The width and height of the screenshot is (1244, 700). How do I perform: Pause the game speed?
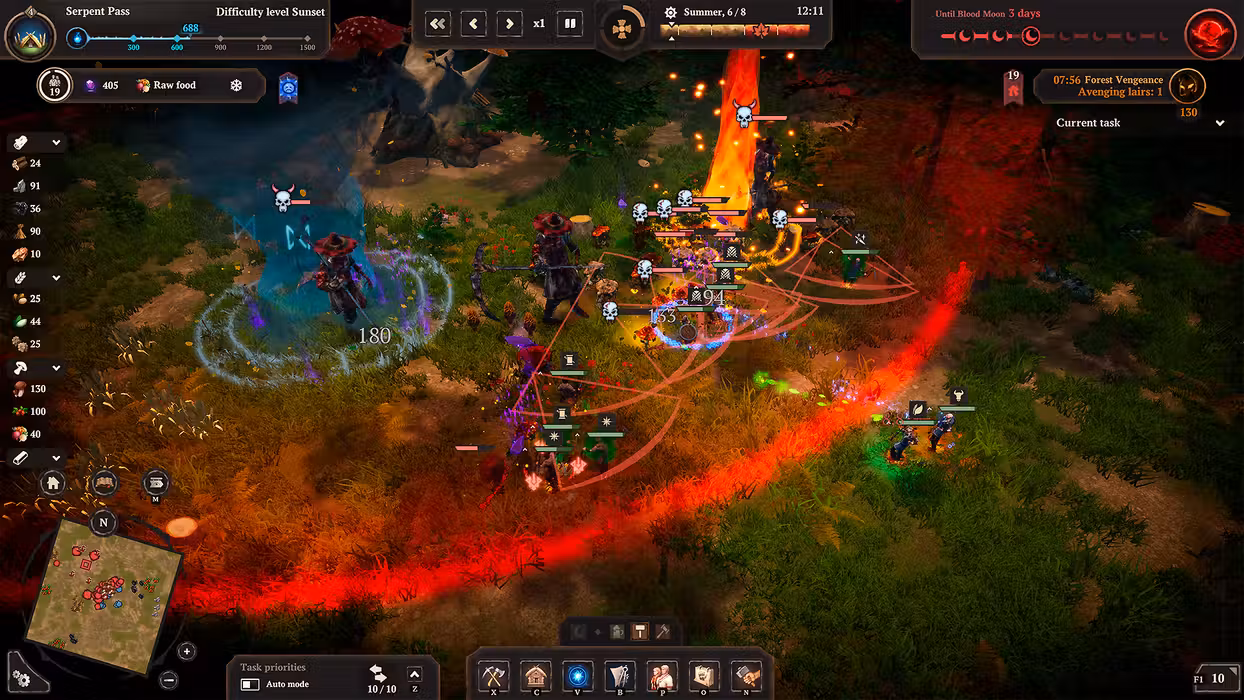click(570, 24)
